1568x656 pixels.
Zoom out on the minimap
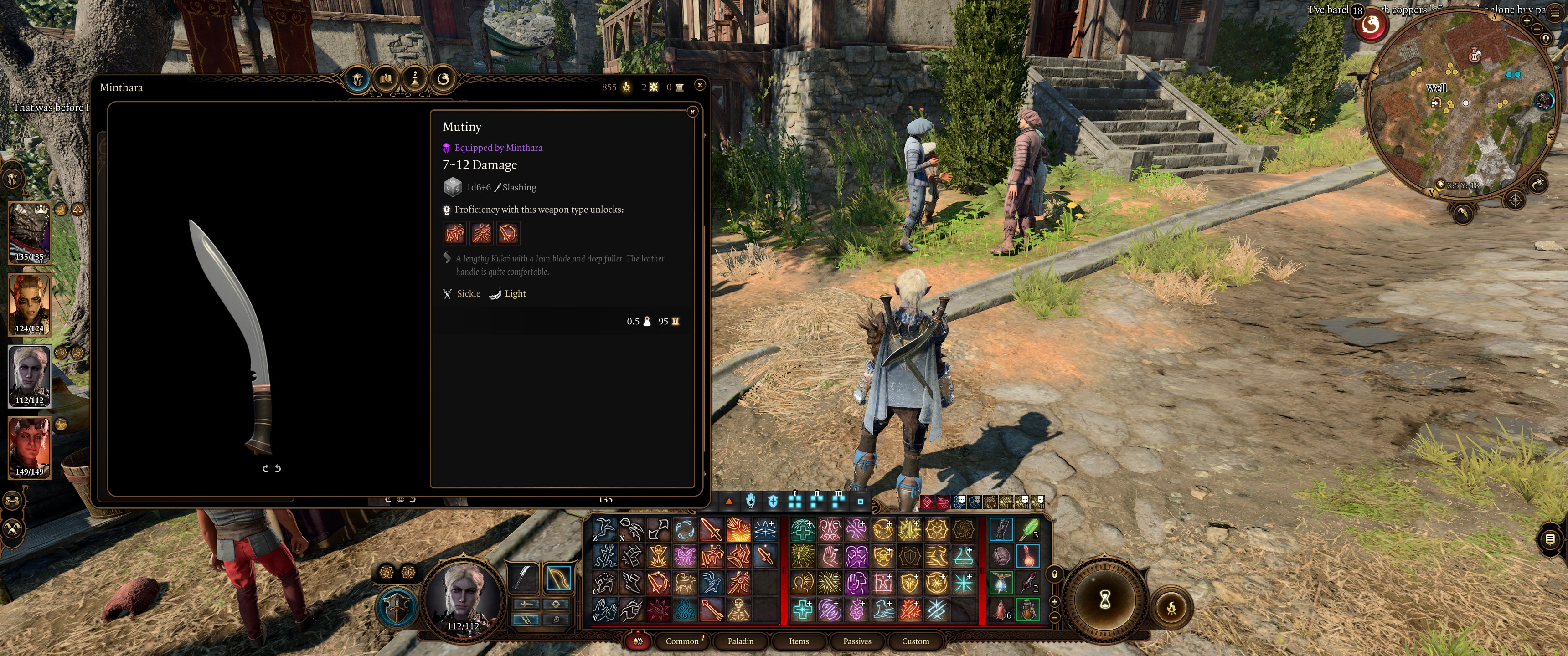pos(1537,29)
